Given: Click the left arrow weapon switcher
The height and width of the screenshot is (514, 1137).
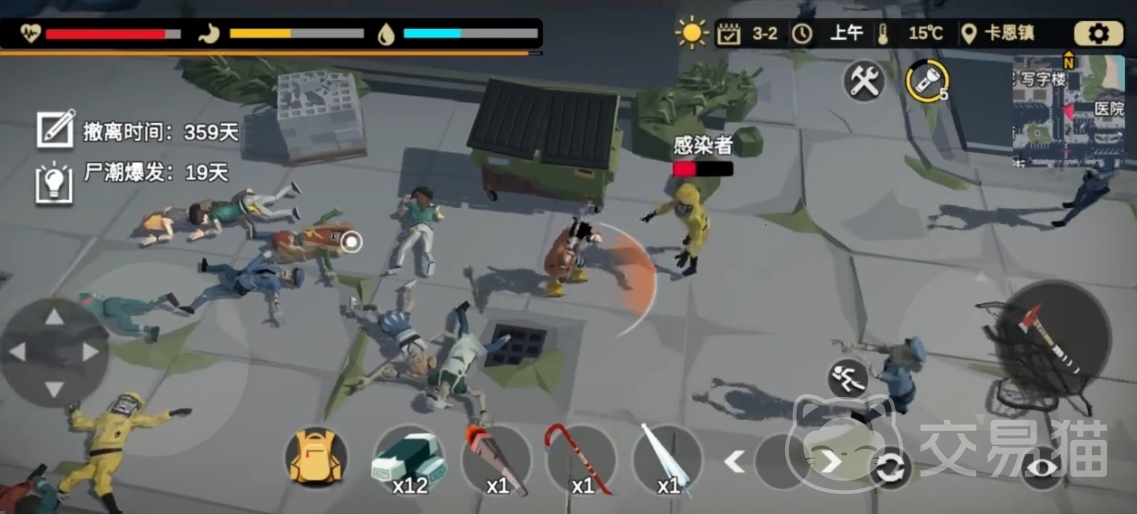Looking at the screenshot, I should pos(735,461).
